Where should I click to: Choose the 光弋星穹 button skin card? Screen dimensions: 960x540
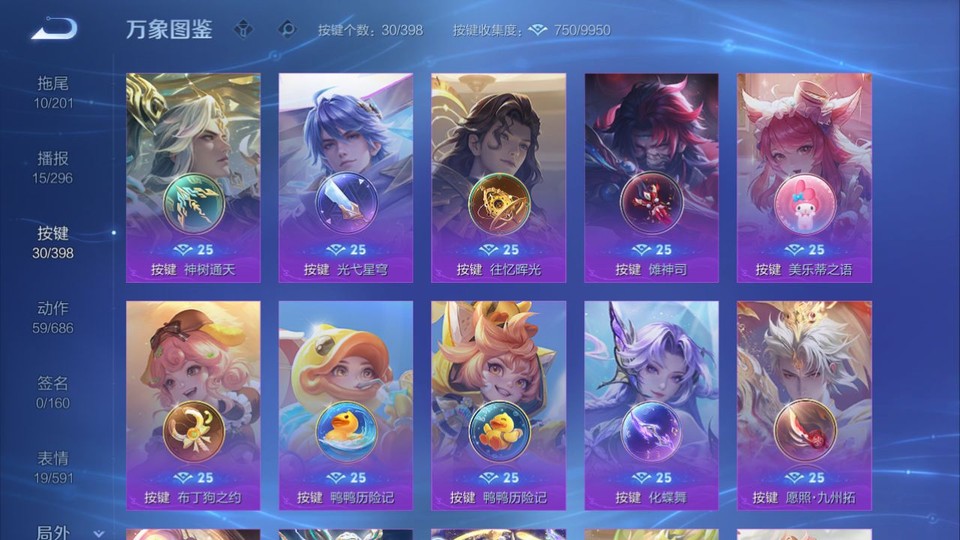346,178
